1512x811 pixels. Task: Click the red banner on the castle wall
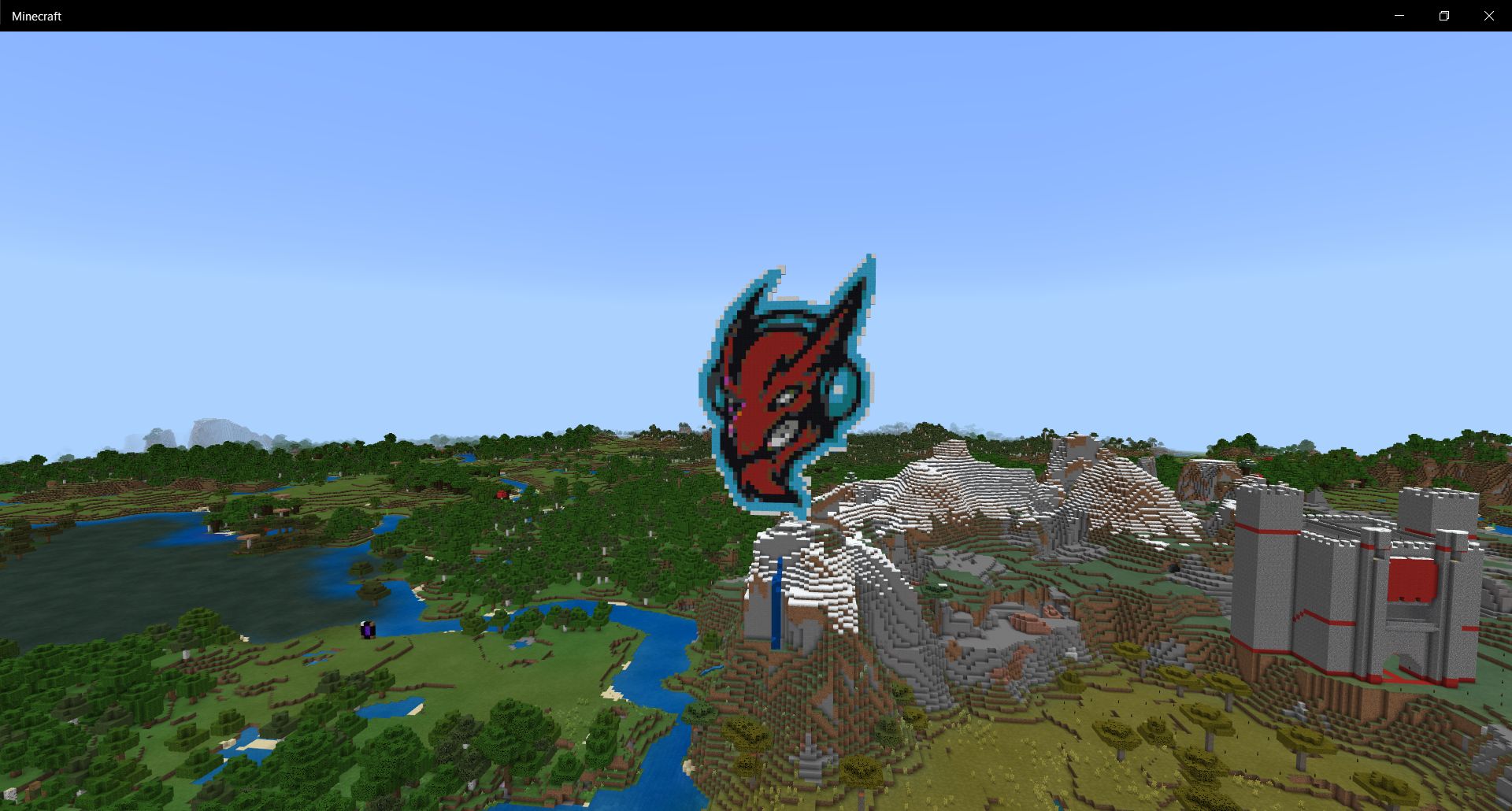click(1413, 583)
